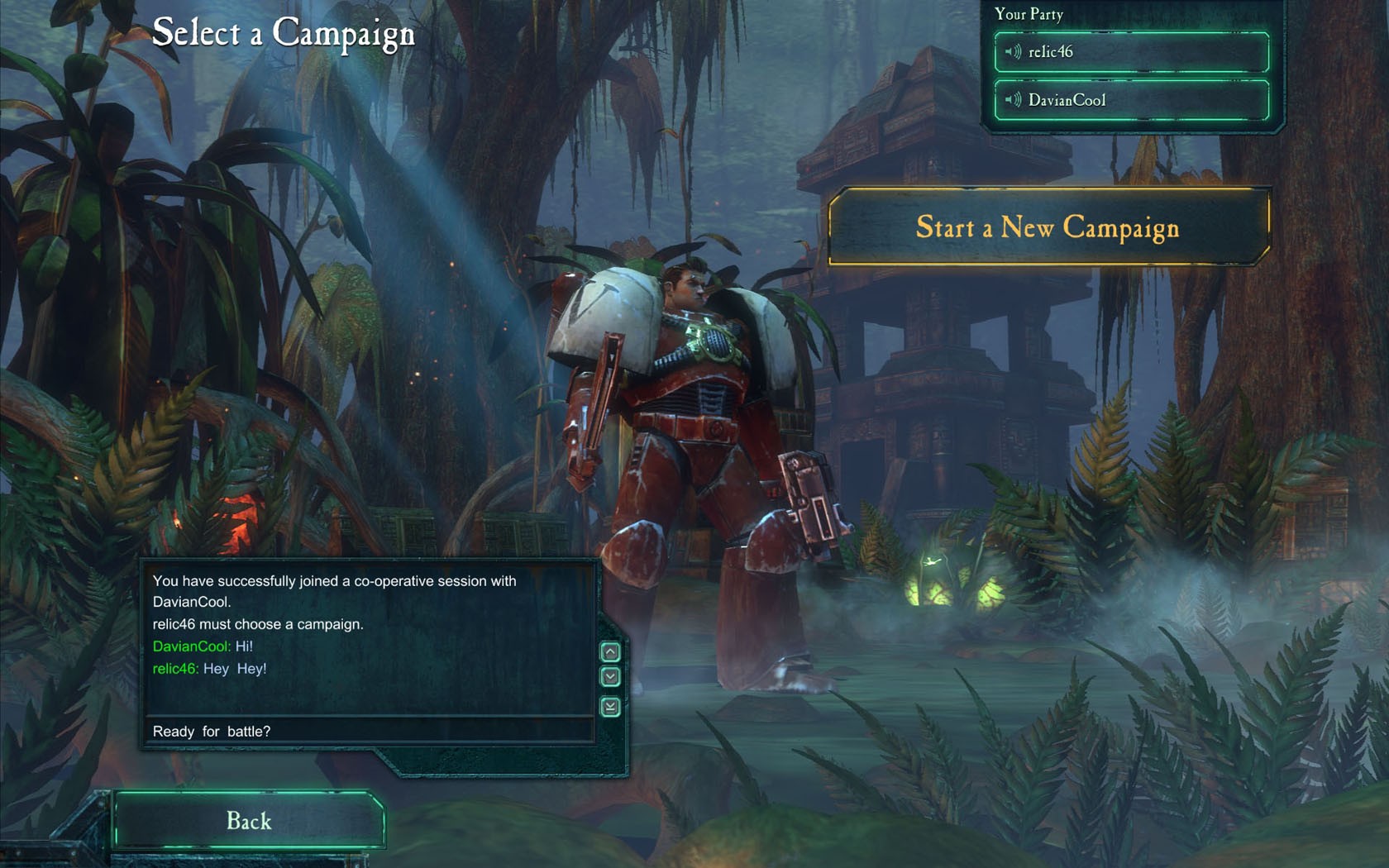
Task: Focus the chat message input field
Action: tap(370, 731)
